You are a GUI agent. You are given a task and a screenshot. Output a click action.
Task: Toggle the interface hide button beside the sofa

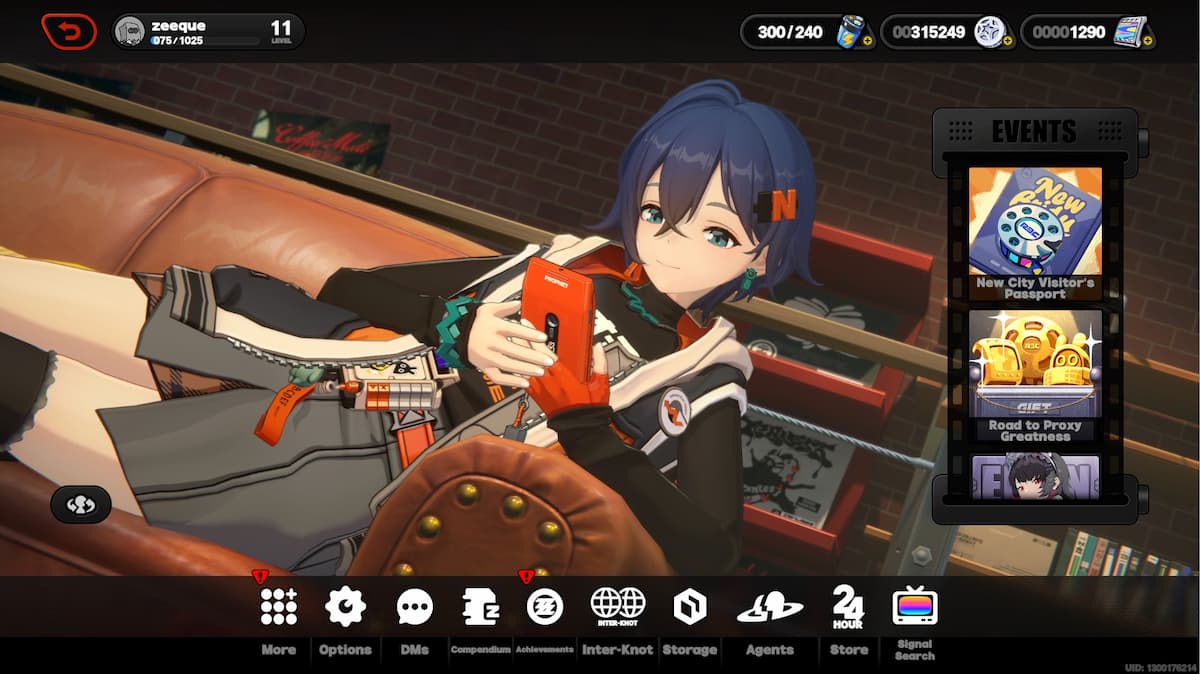point(81,505)
